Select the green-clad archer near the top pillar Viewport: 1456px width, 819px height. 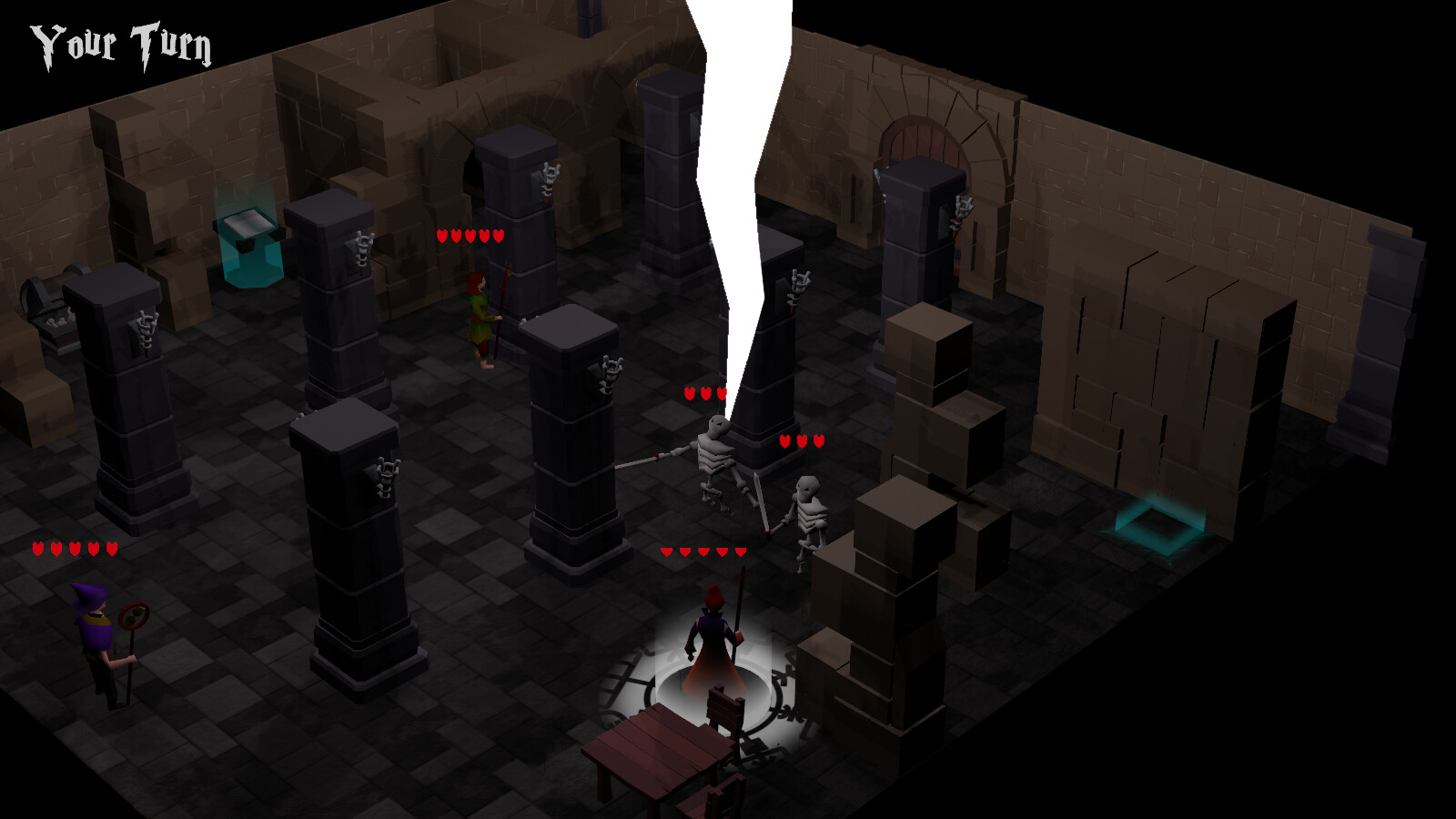click(482, 318)
